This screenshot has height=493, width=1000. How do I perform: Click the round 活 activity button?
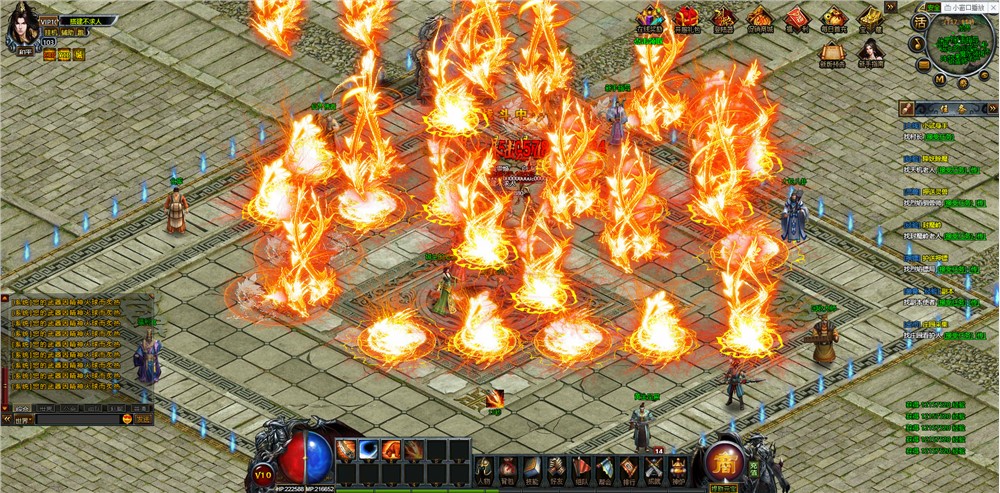pos(920,23)
